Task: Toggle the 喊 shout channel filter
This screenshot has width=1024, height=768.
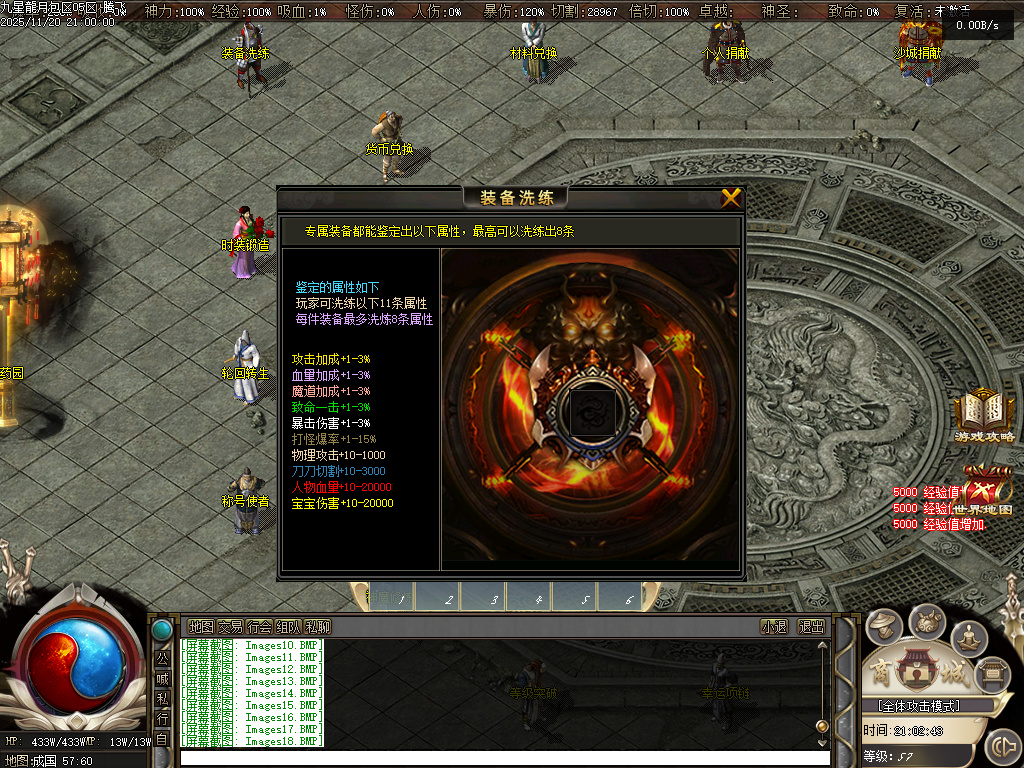Action: coord(162,679)
